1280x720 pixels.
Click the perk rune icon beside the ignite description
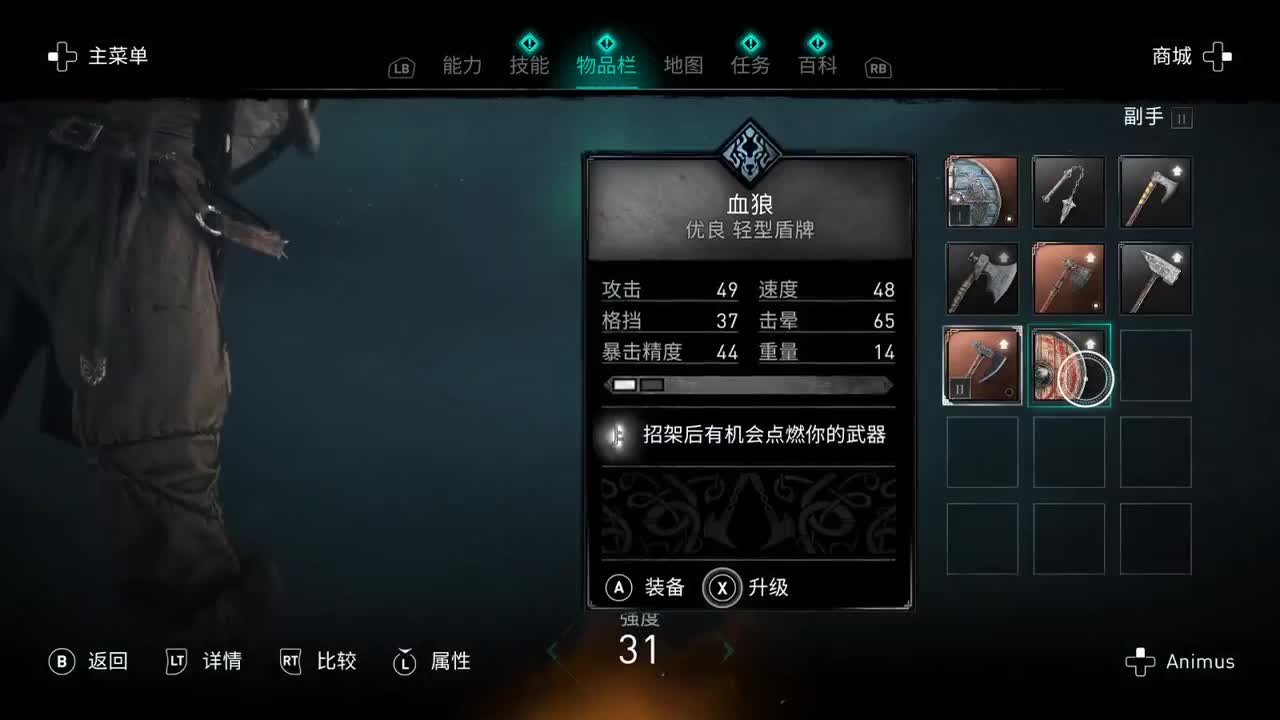(x=615, y=436)
